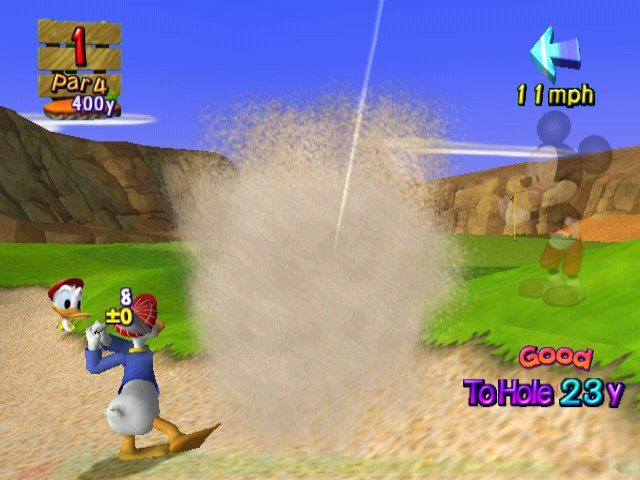640x480 pixels.
Task: Click the blue wind direction arrow
Action: [554, 53]
